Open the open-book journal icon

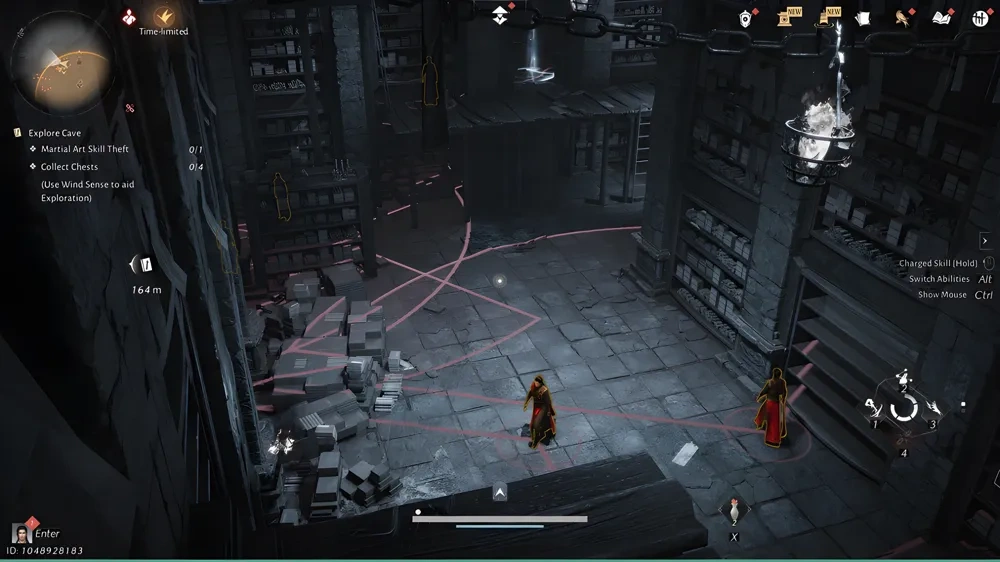point(940,18)
